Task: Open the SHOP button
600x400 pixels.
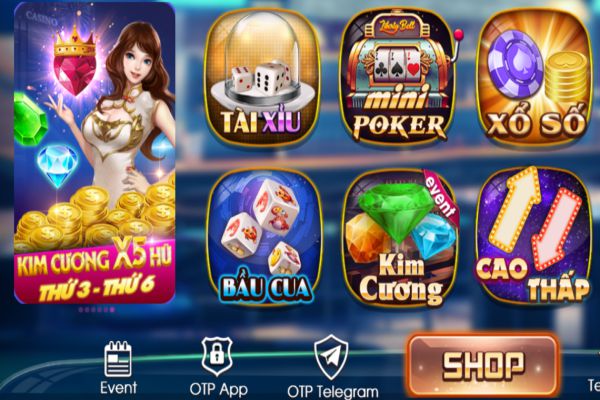Action: (482, 362)
